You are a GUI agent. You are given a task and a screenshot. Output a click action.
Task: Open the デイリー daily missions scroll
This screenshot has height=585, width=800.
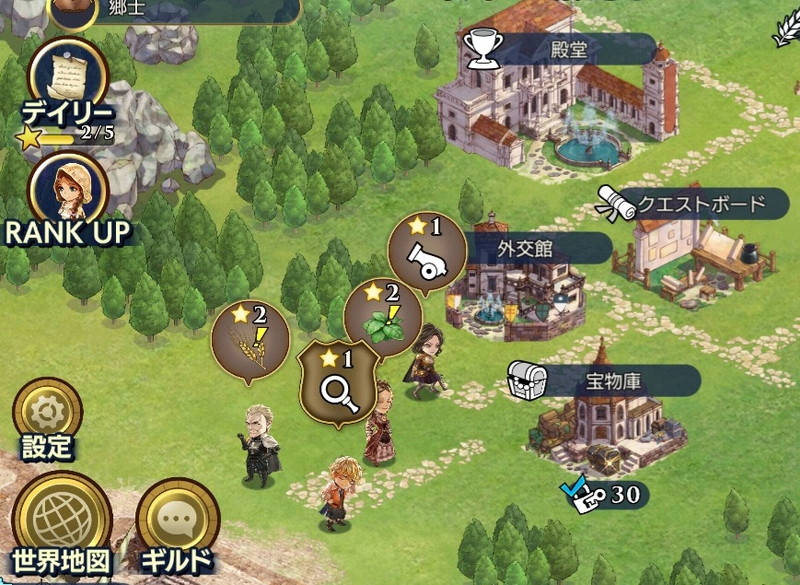[69, 77]
